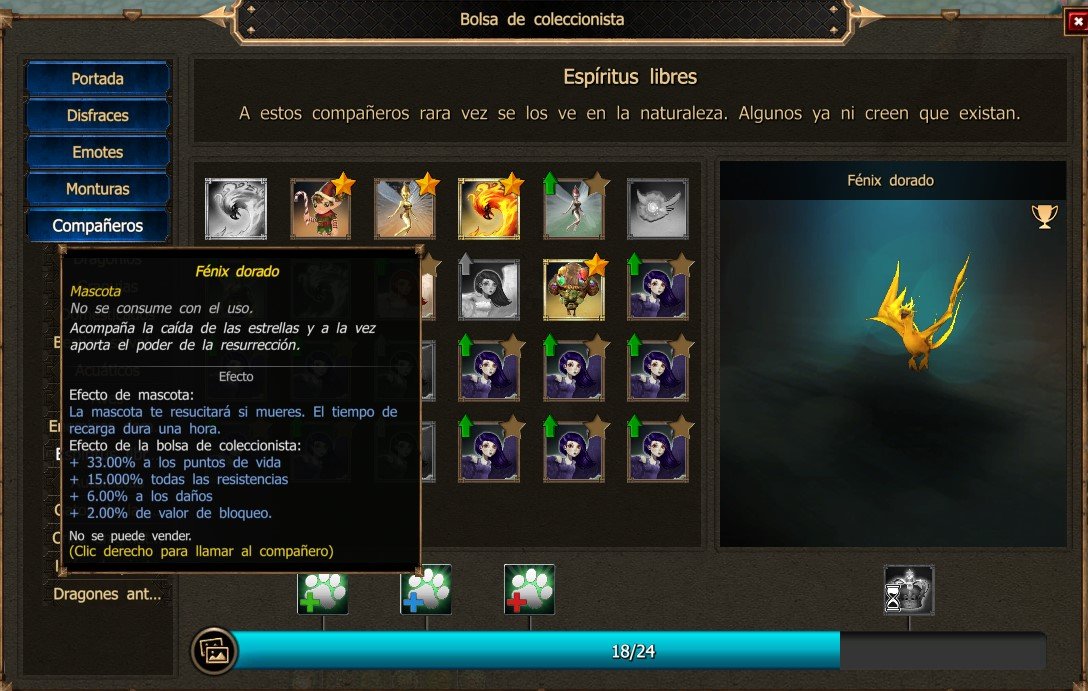The width and height of the screenshot is (1088, 691).
Task: Click the greyed-out winged emblem slot
Action: click(657, 208)
